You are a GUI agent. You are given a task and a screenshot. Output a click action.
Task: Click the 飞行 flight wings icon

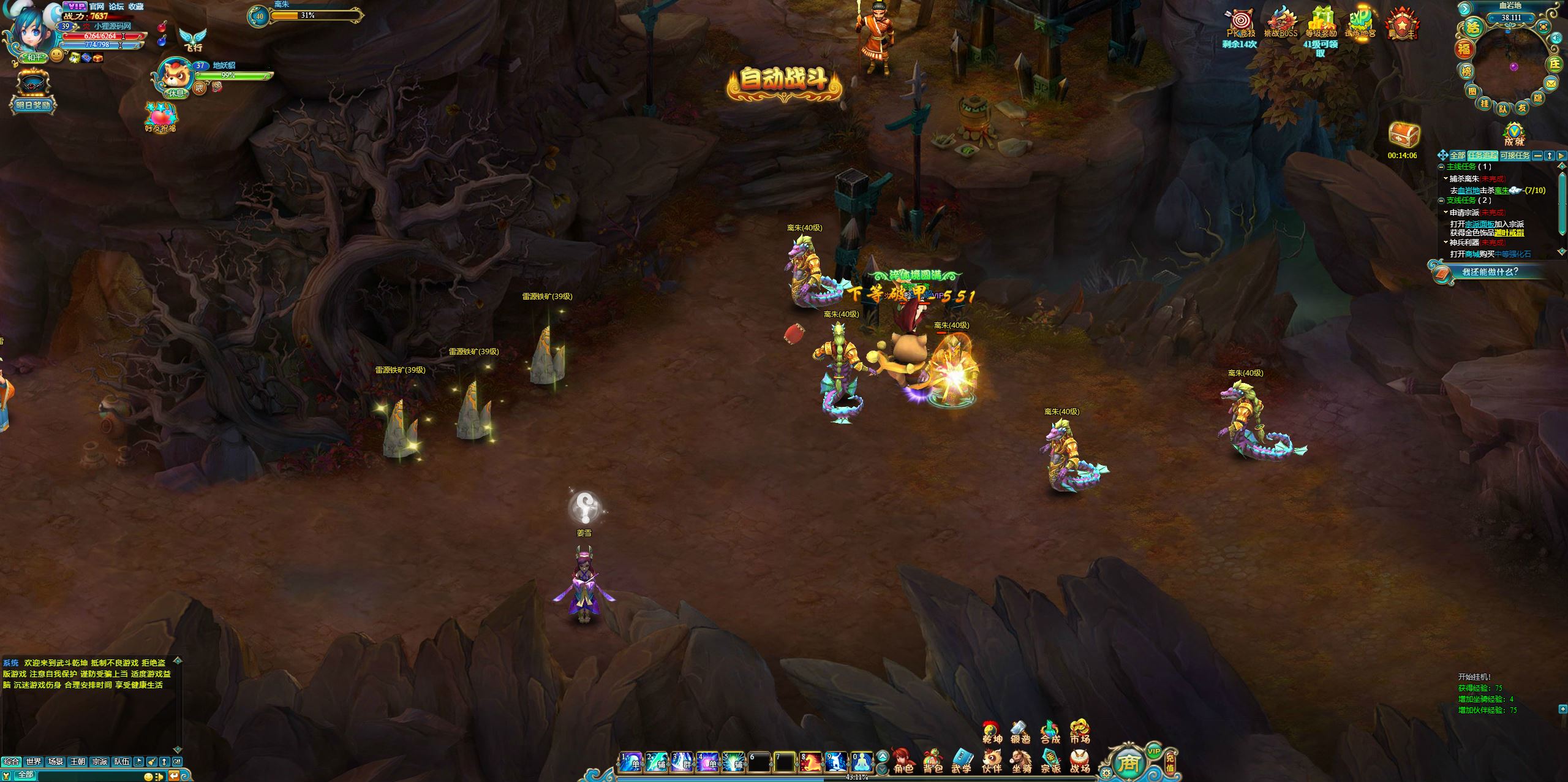tap(193, 39)
